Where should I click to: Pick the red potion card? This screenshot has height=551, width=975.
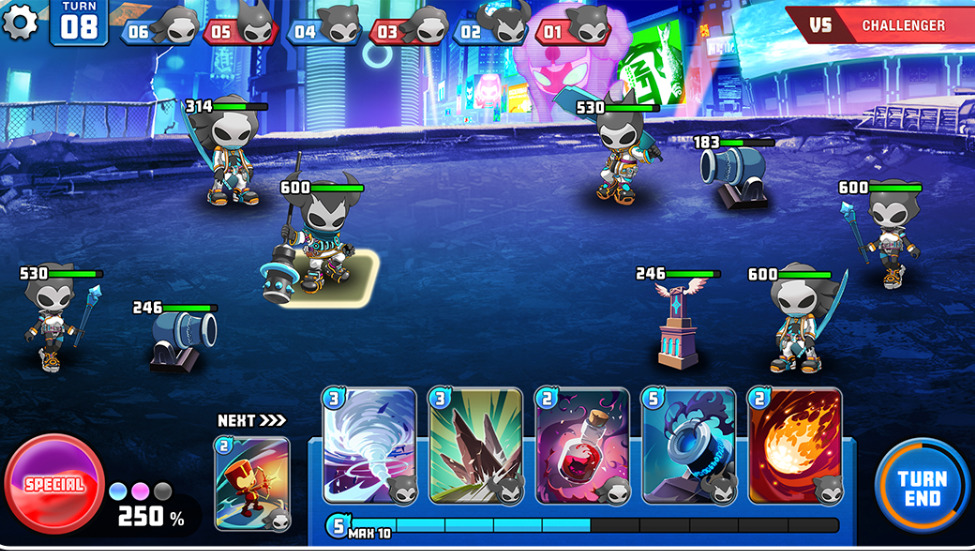(582, 446)
